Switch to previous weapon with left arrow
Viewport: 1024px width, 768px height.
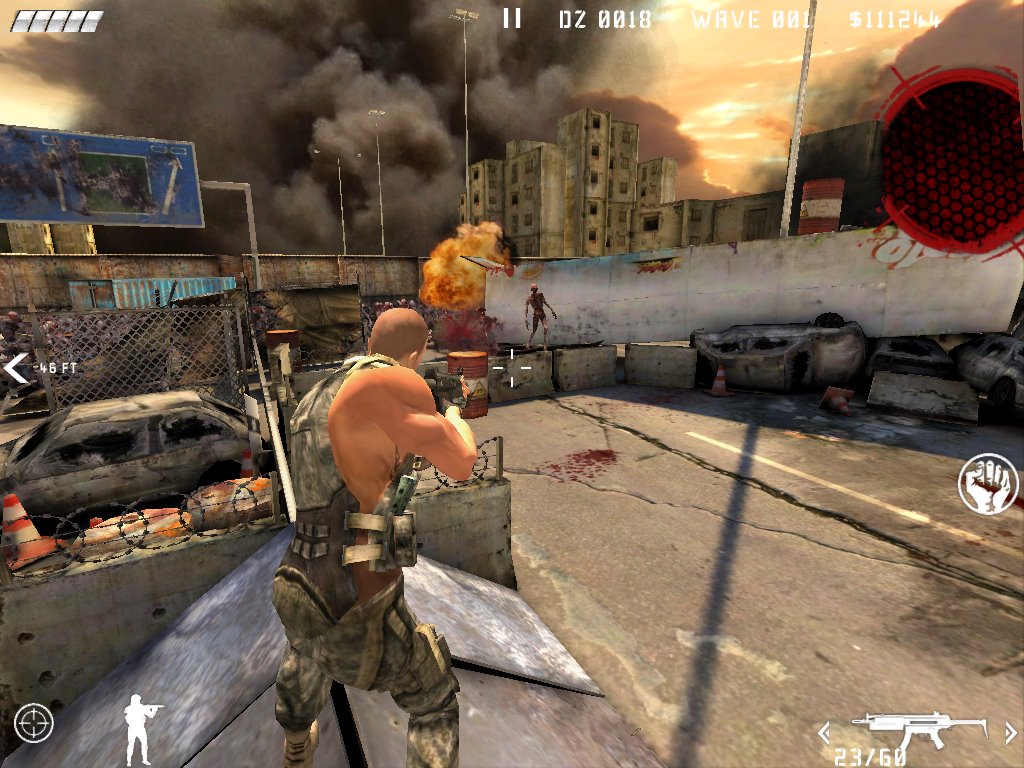click(x=824, y=733)
